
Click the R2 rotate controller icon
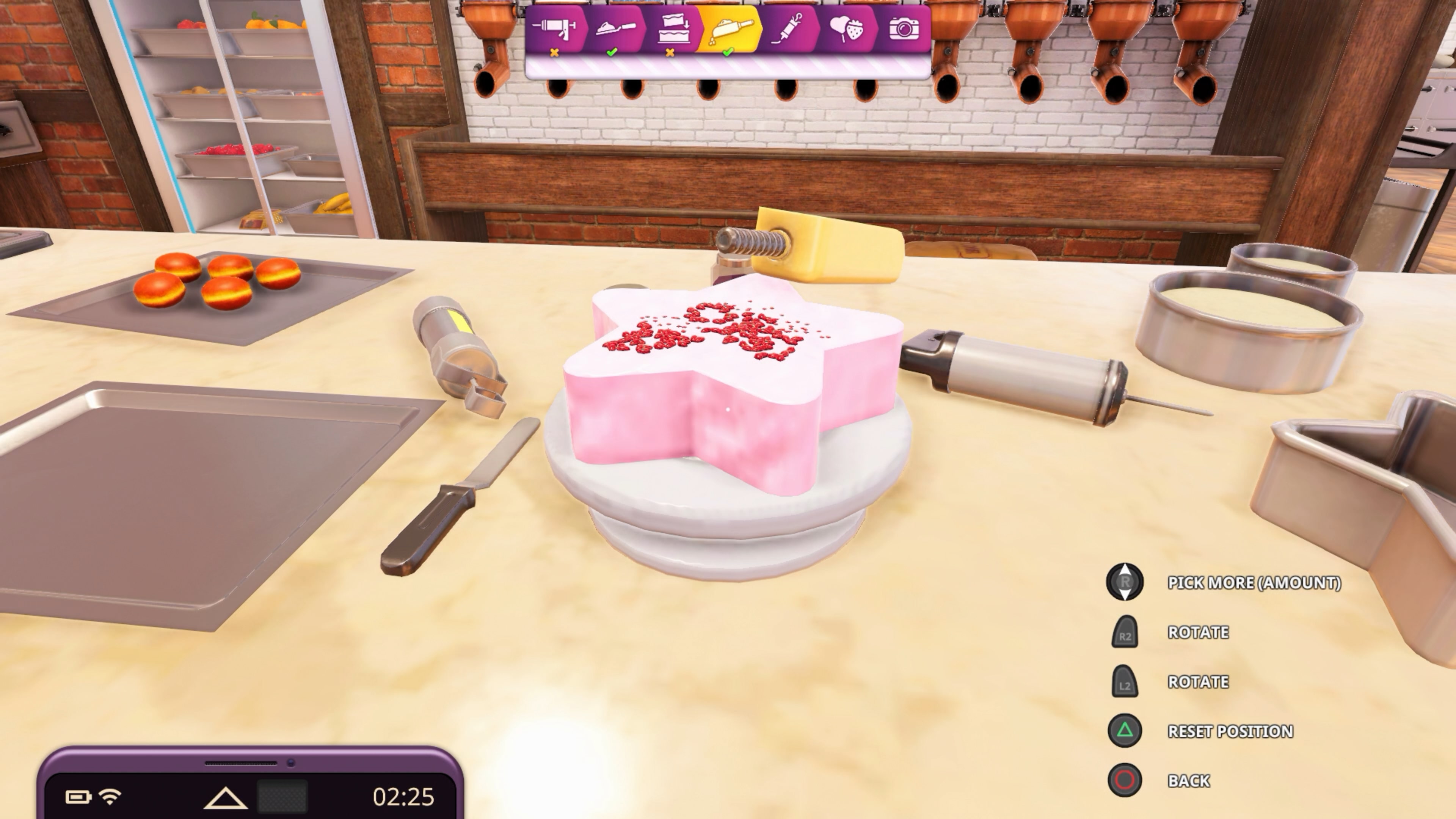point(1125,632)
